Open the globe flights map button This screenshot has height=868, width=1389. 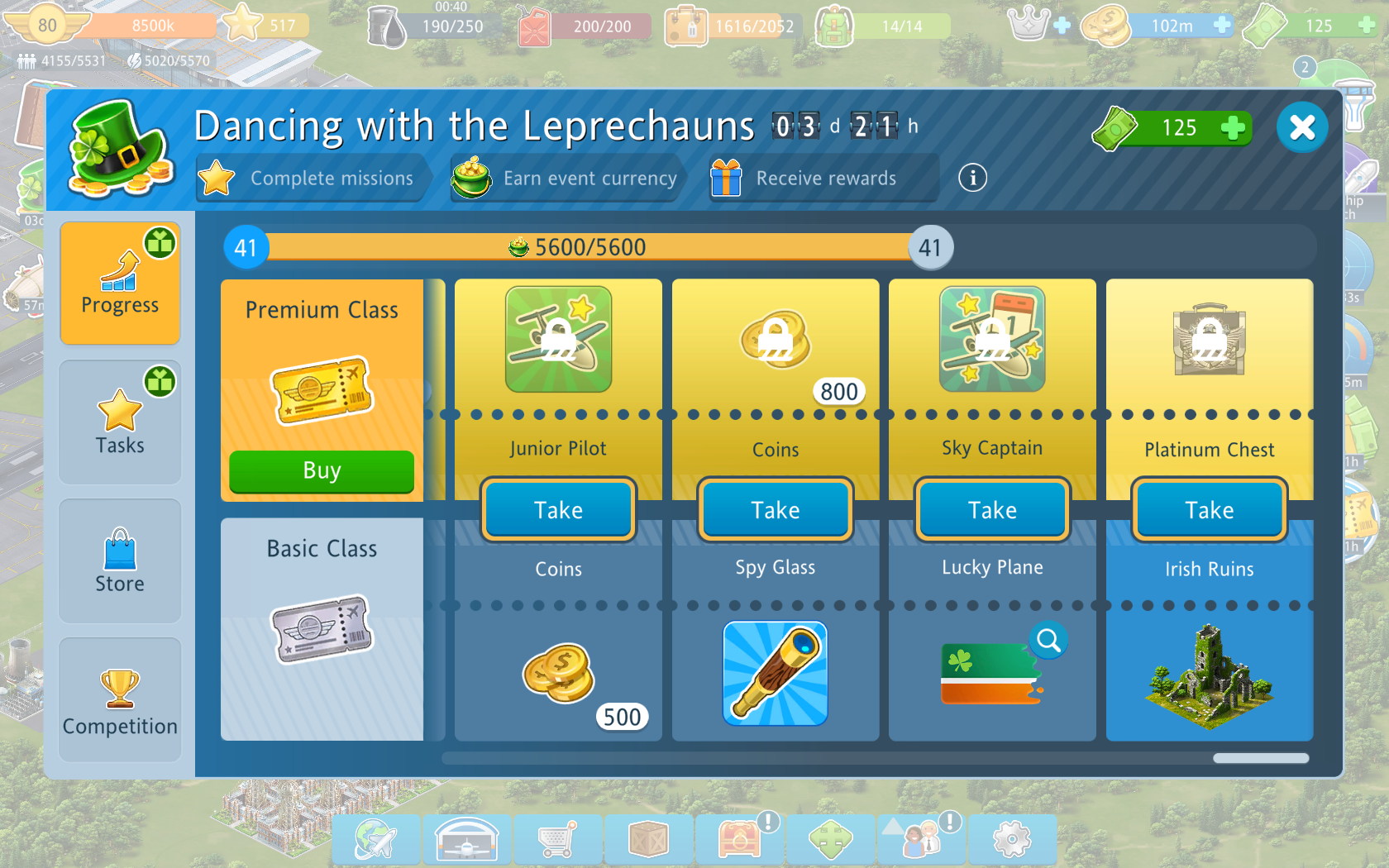[376, 840]
